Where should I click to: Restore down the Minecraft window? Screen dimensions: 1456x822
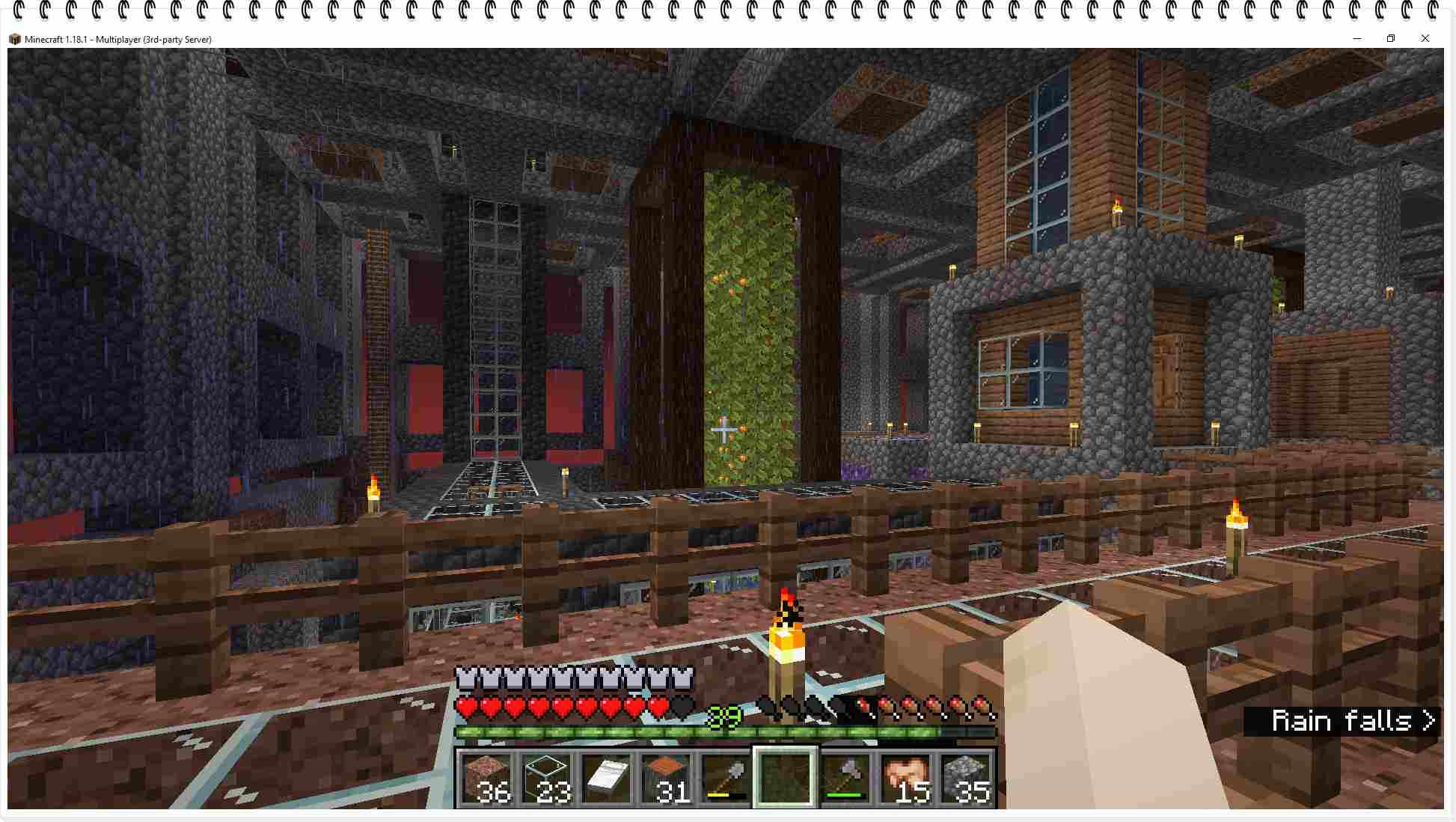pos(1391,39)
